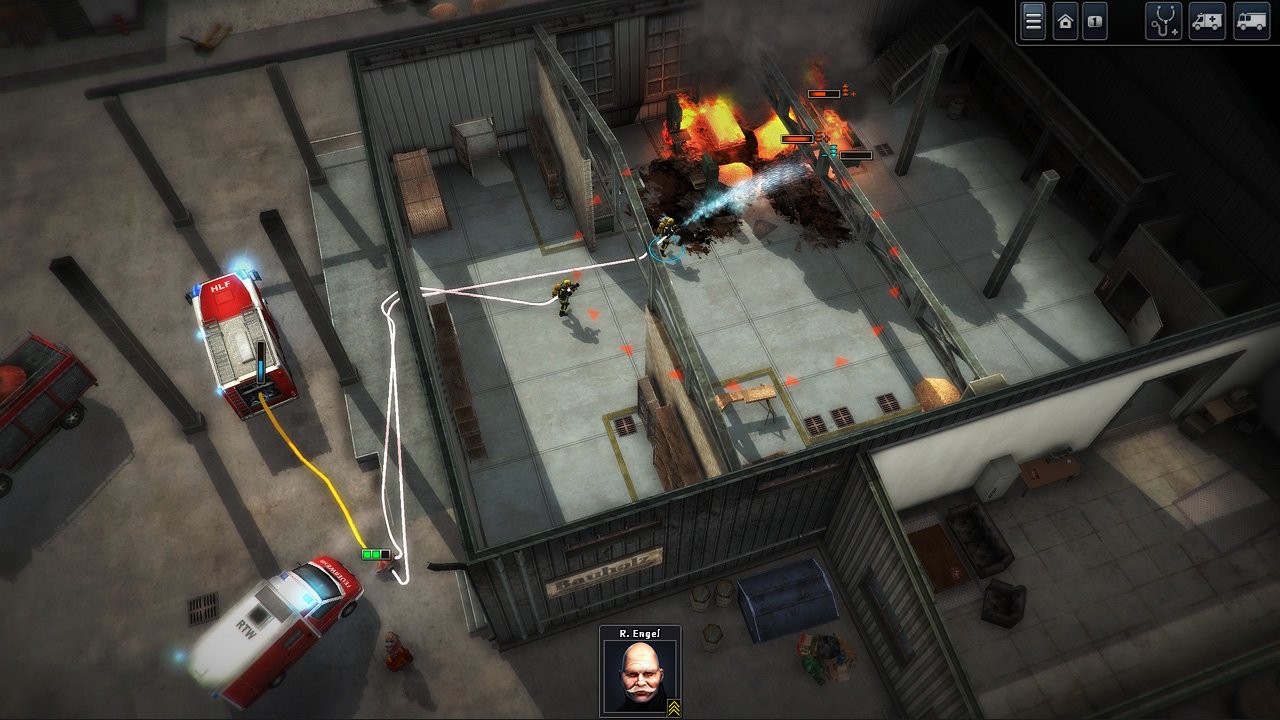
Task: Click the cyan downward arrows near the dying fire
Action: click(834, 150)
